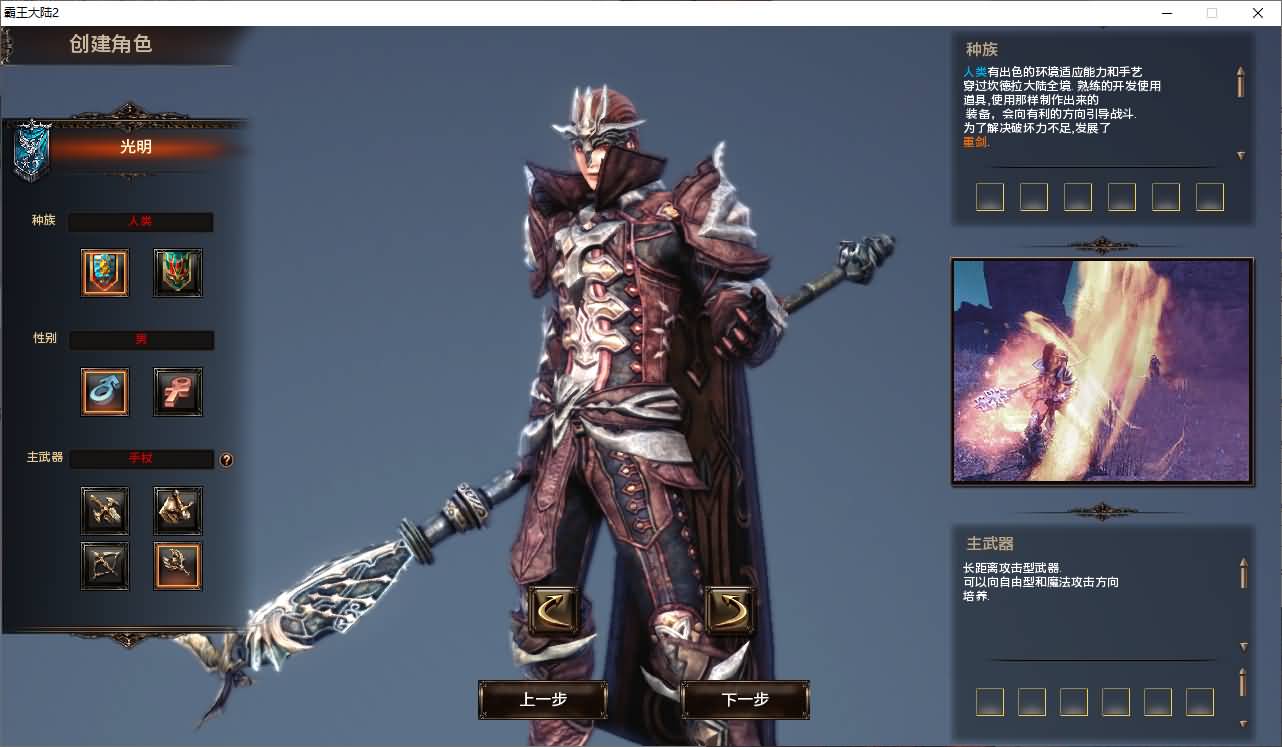Select the Orc race emblem icon
This screenshot has width=1282, height=747.
point(177,273)
